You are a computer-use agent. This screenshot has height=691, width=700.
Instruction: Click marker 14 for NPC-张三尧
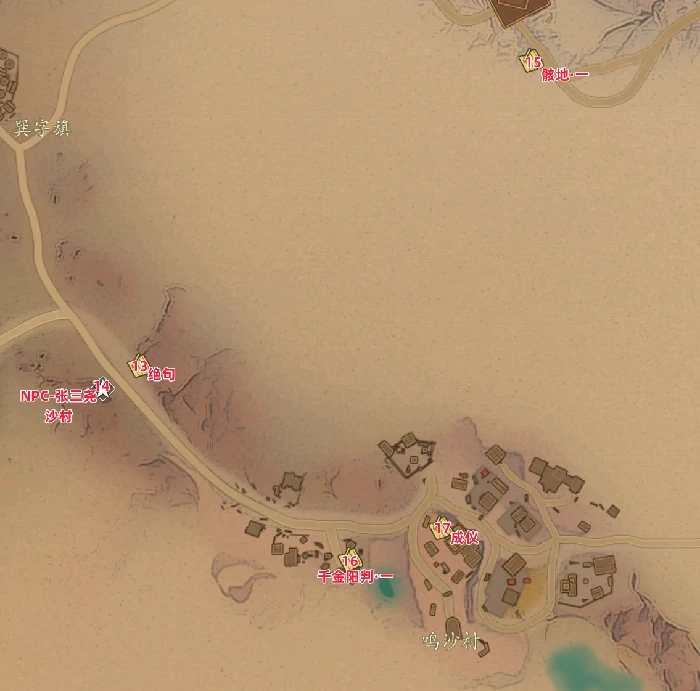tap(101, 386)
